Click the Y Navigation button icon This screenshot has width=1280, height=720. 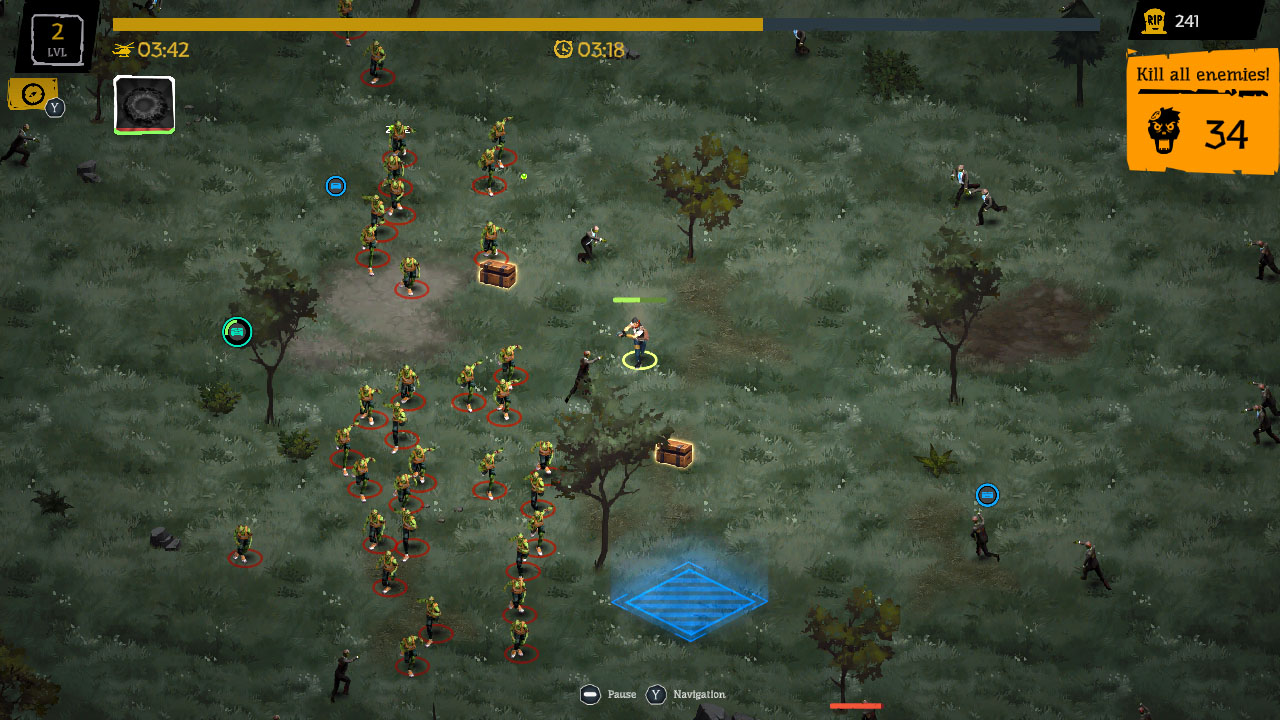click(656, 694)
